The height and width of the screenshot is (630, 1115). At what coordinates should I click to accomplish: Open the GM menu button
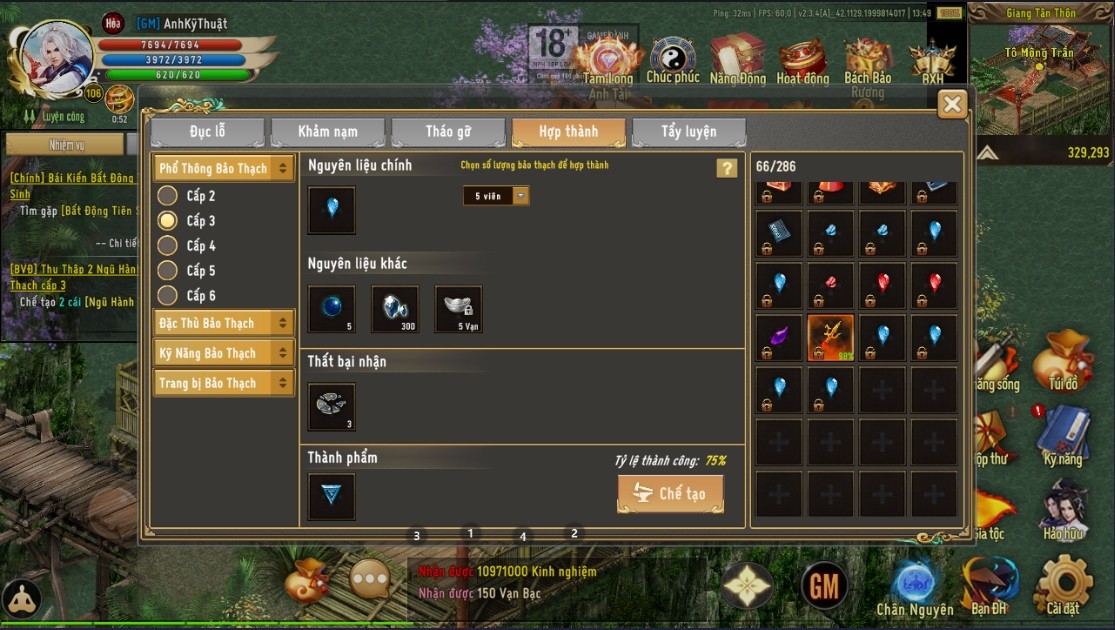[x=824, y=587]
